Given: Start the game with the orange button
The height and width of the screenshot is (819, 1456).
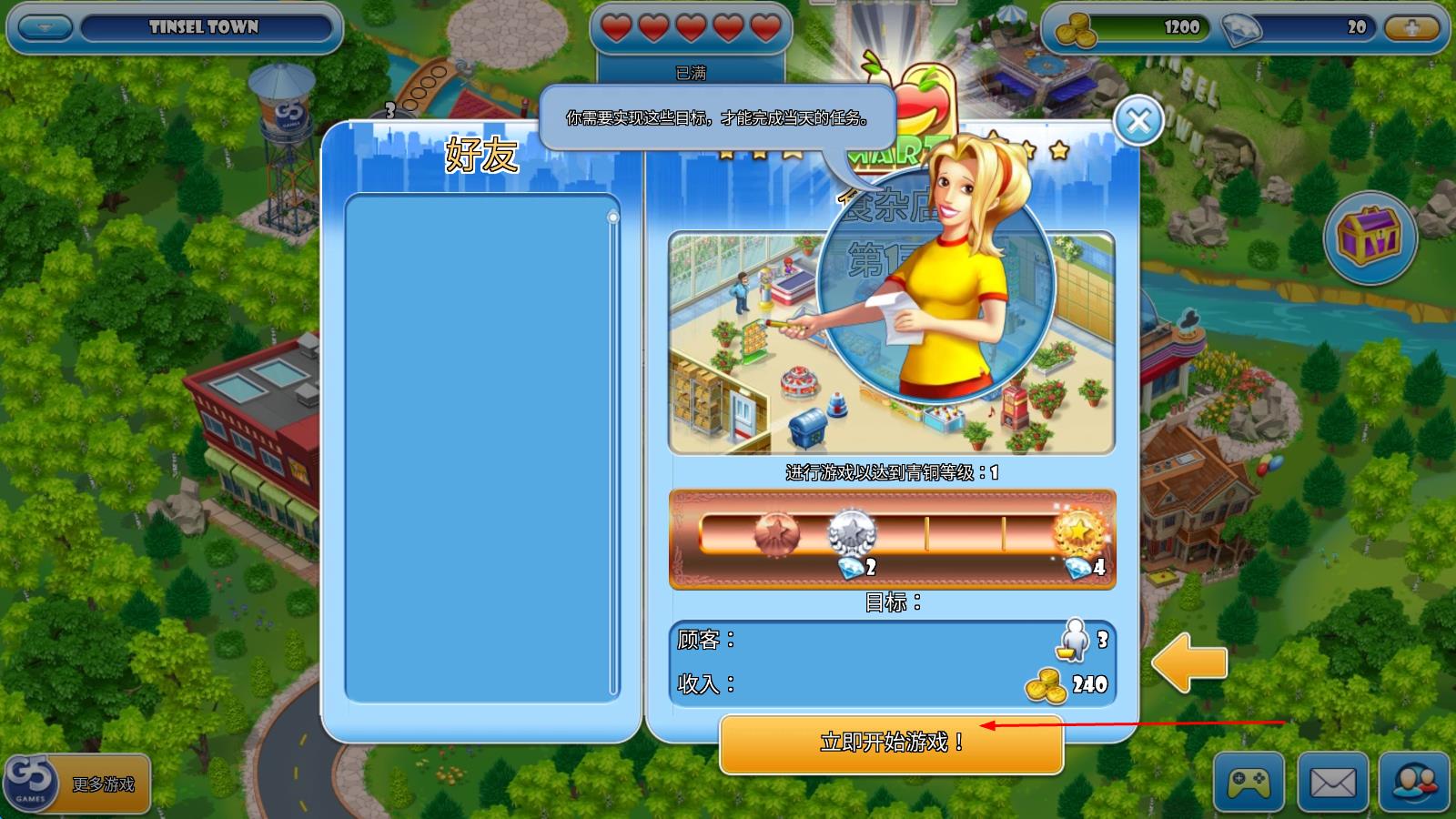Looking at the screenshot, I should [x=891, y=743].
